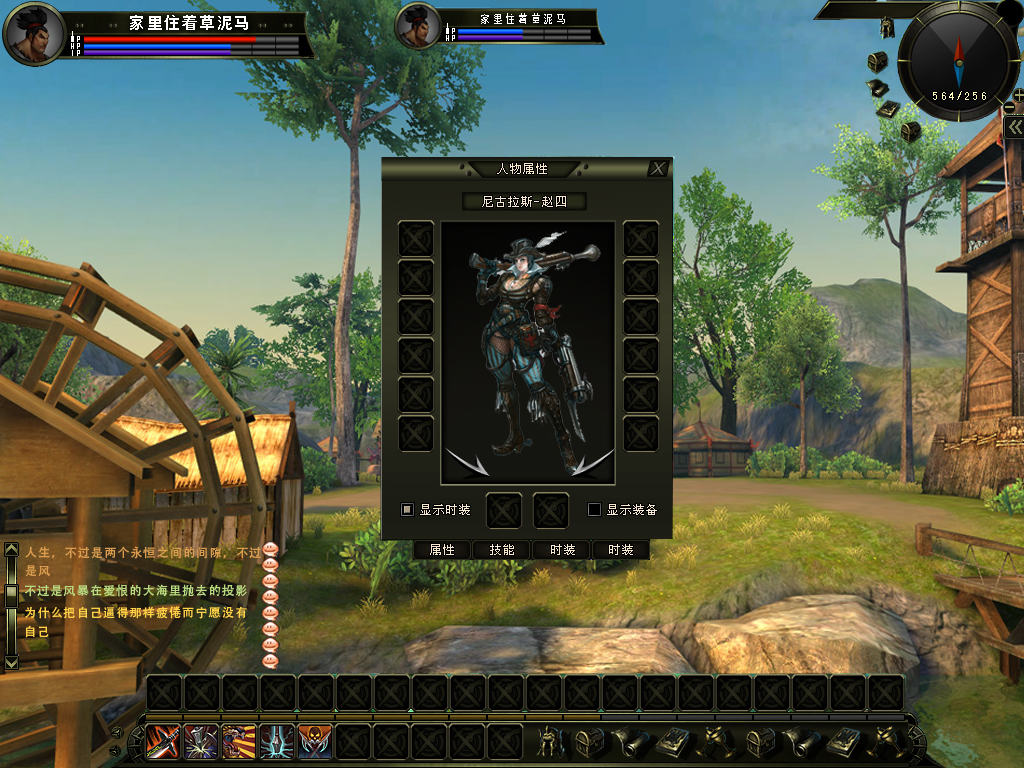Screen dimensions: 1024x768
Task: Trigger the dragon on orange rays skill
Action: point(239,741)
